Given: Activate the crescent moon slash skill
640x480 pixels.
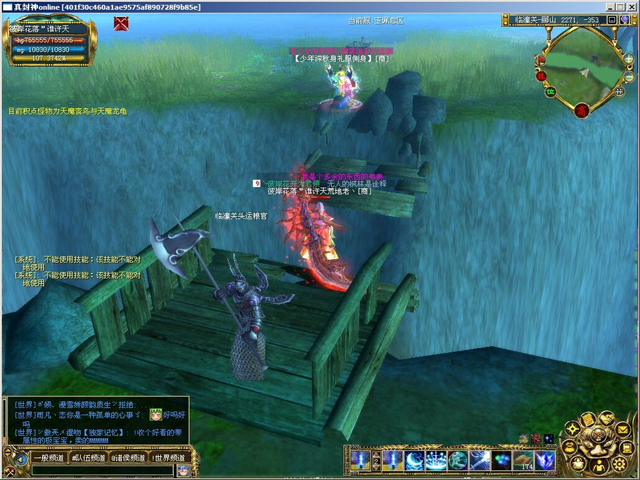Looking at the screenshot, I should (413, 460).
